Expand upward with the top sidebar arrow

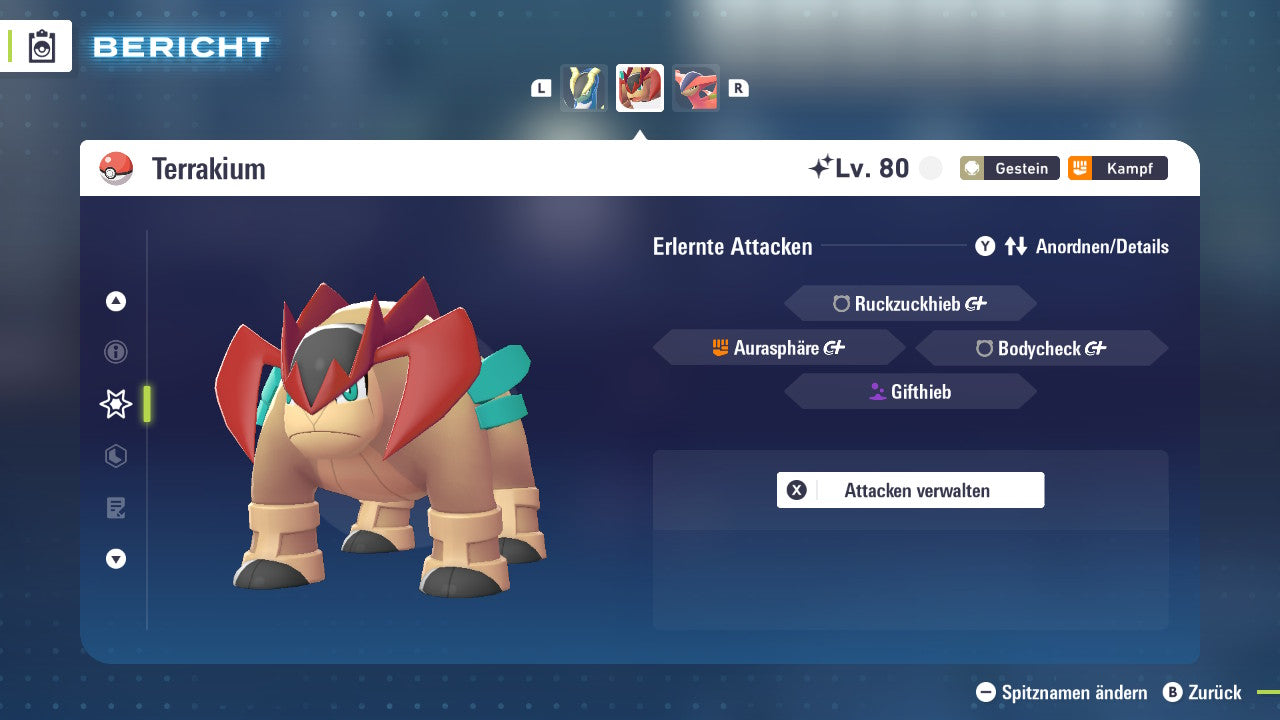pyautogui.click(x=116, y=301)
